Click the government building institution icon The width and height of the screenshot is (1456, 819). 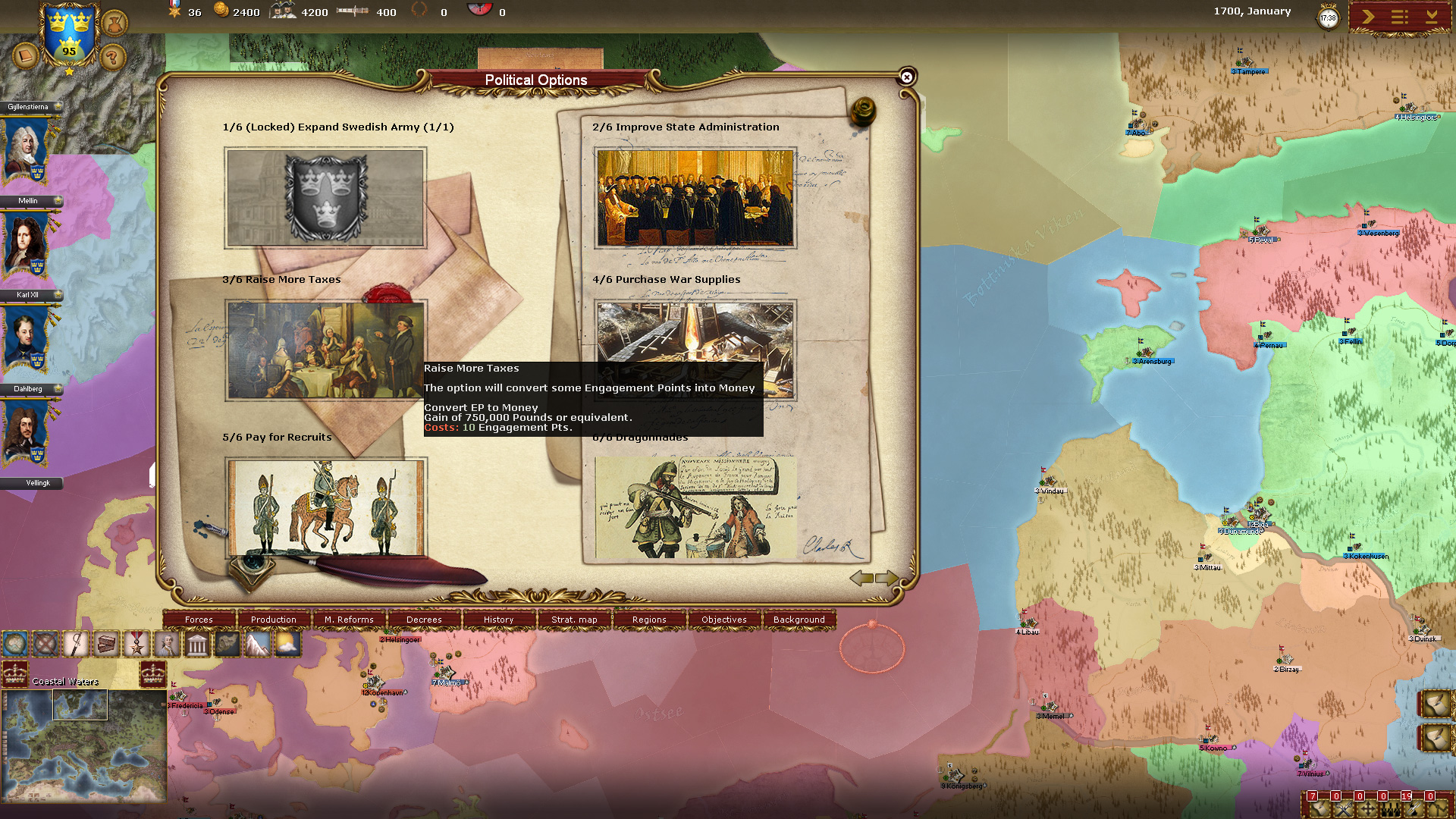[197, 645]
